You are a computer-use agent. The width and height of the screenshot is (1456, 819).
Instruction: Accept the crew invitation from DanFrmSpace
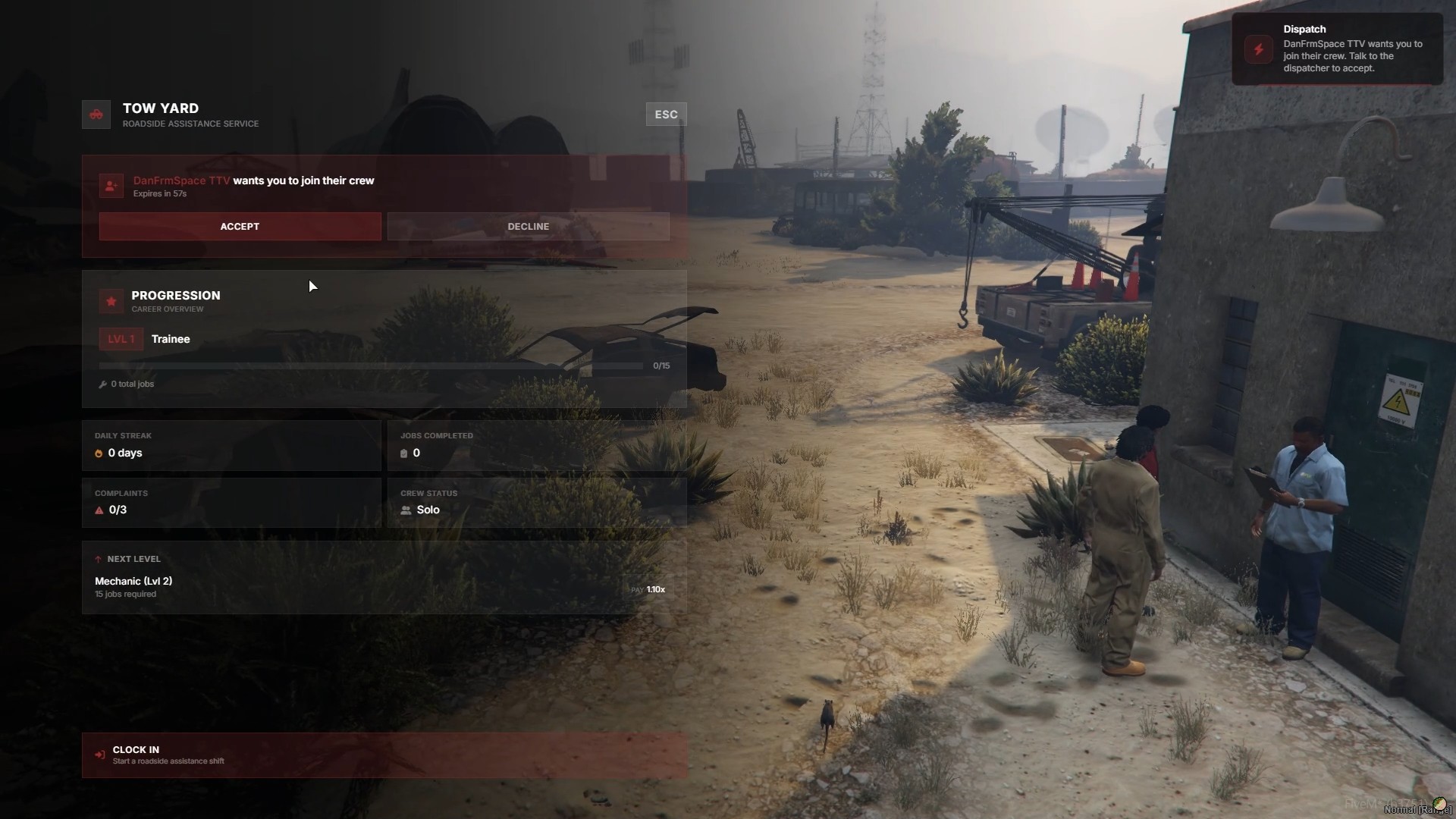[240, 227]
